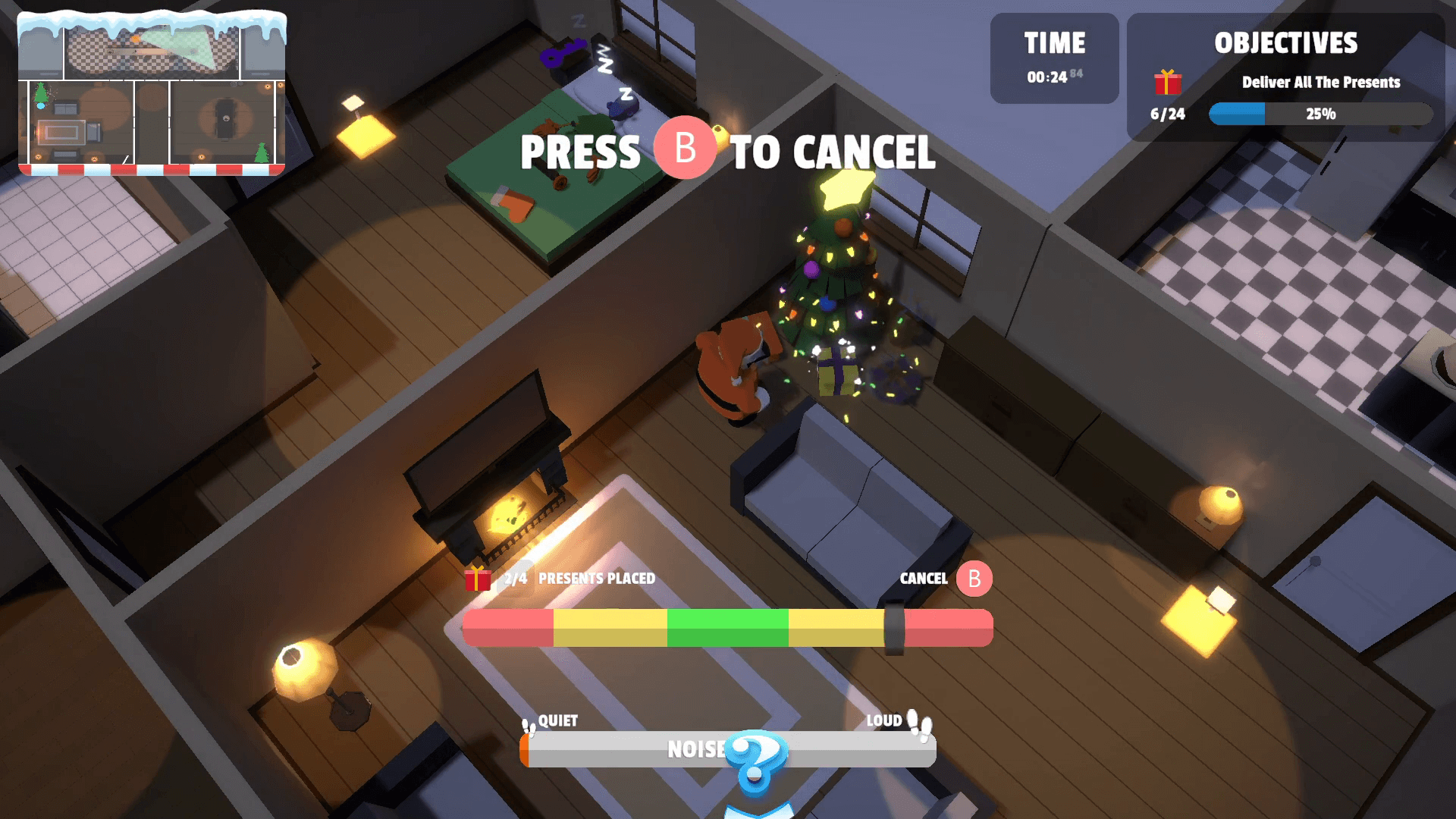Click the QUIET footsteps icon
The image size is (1456, 819).
pos(527,725)
